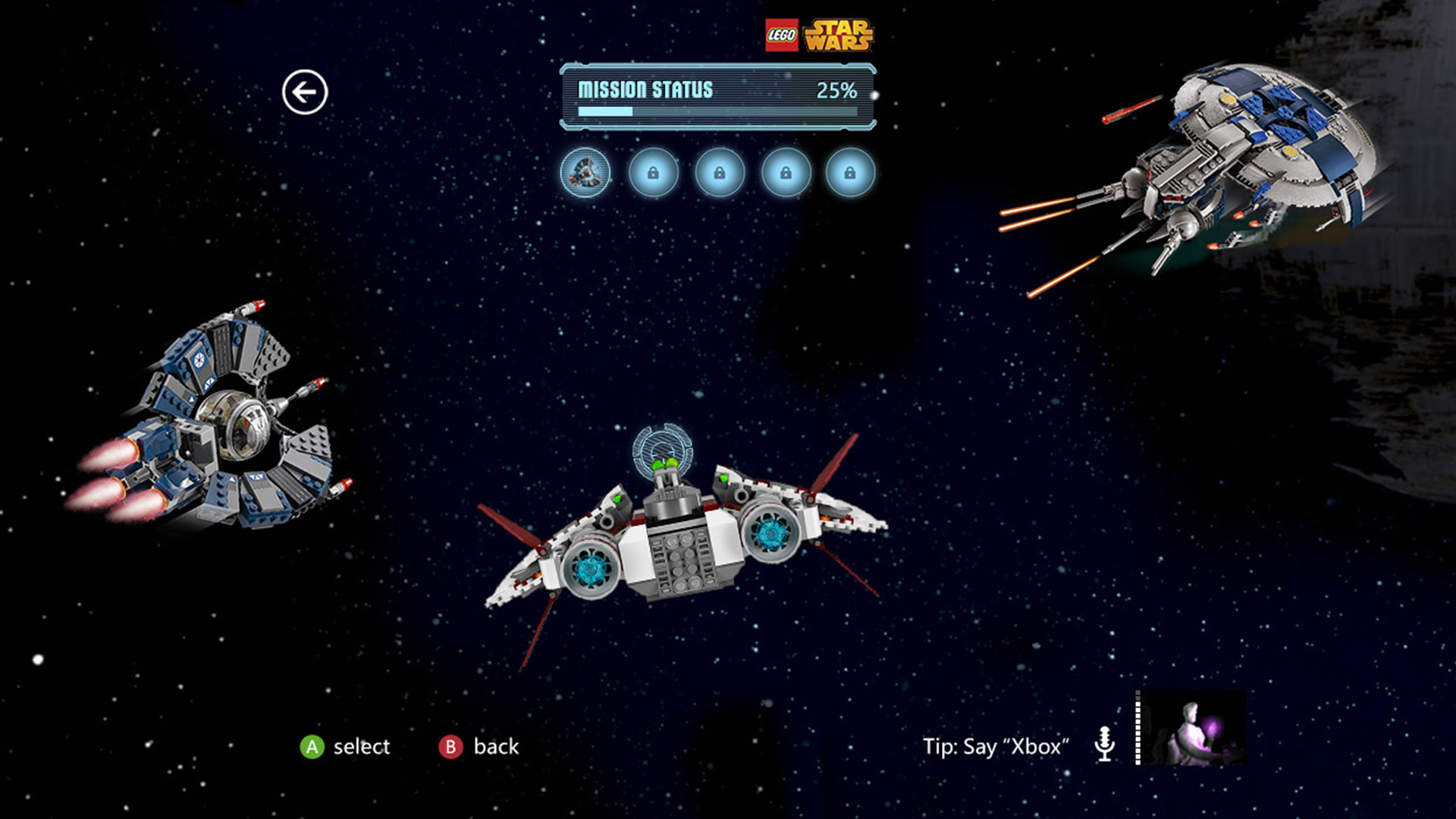Click the back arrow circle button
This screenshot has height=819, width=1456.
[305, 93]
